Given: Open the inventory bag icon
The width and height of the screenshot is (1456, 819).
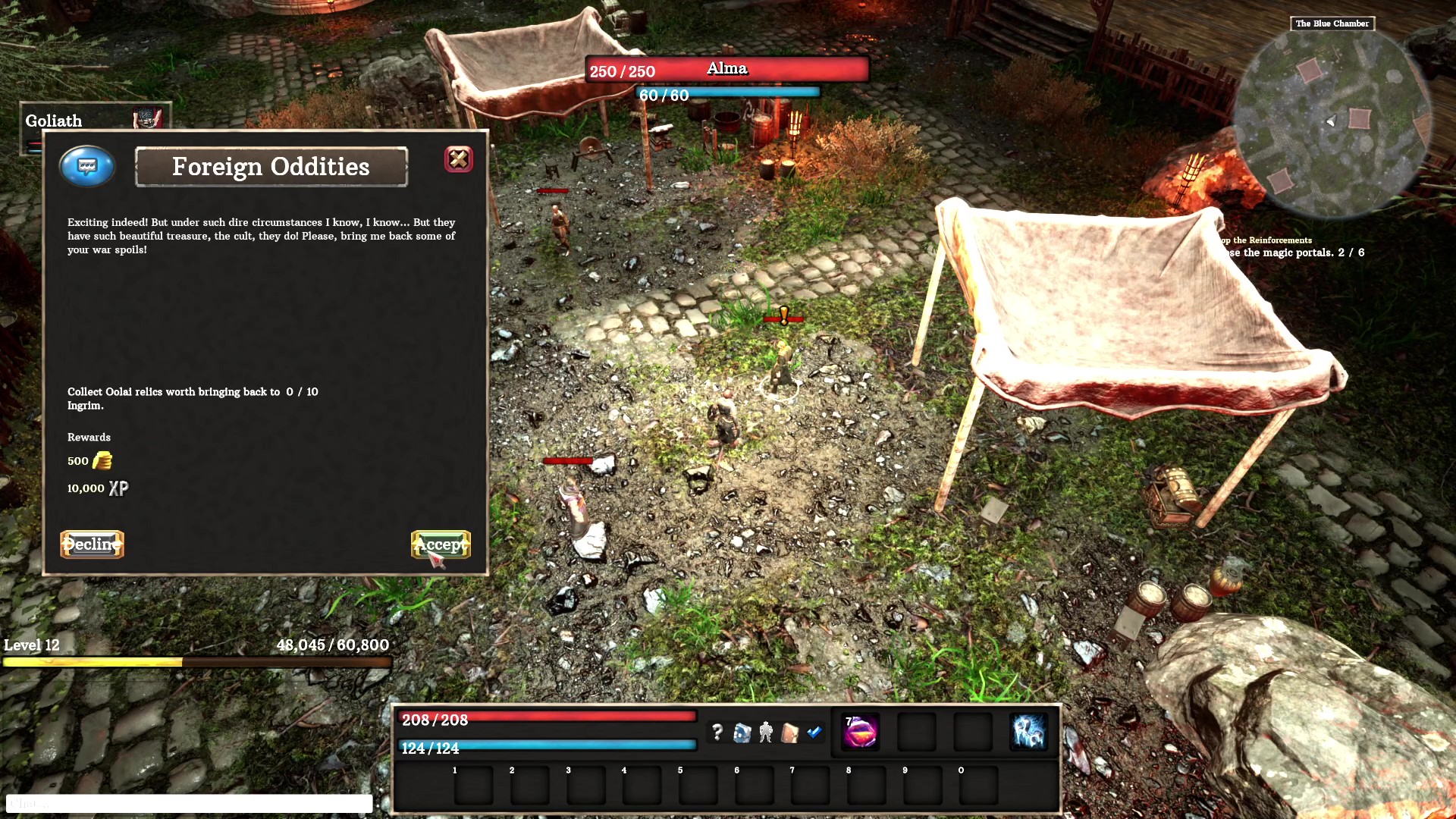Looking at the screenshot, I should click(x=742, y=732).
